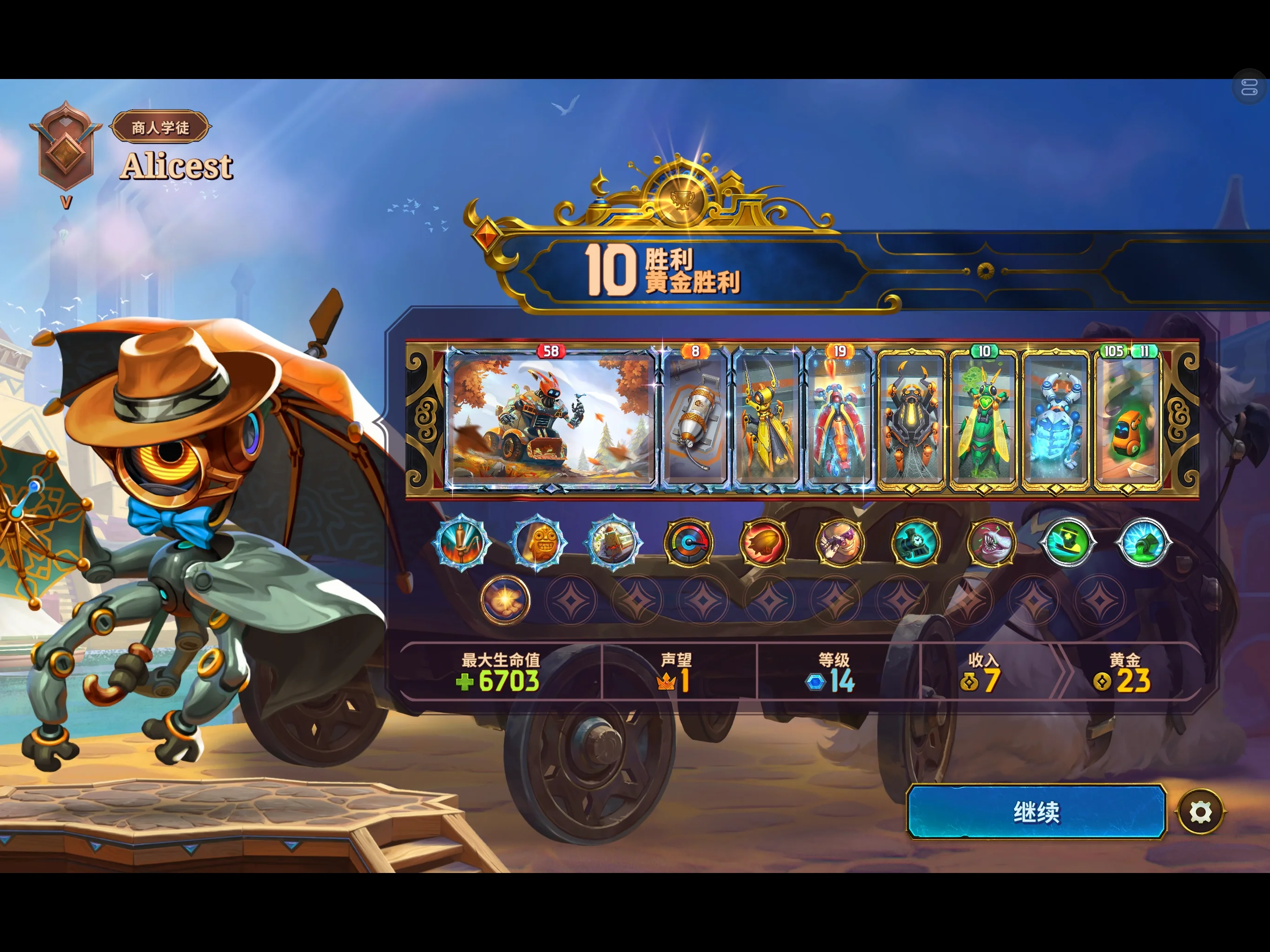This screenshot has width=1270, height=952.
Task: Choose the red firefly drone card
Action: 840,420
